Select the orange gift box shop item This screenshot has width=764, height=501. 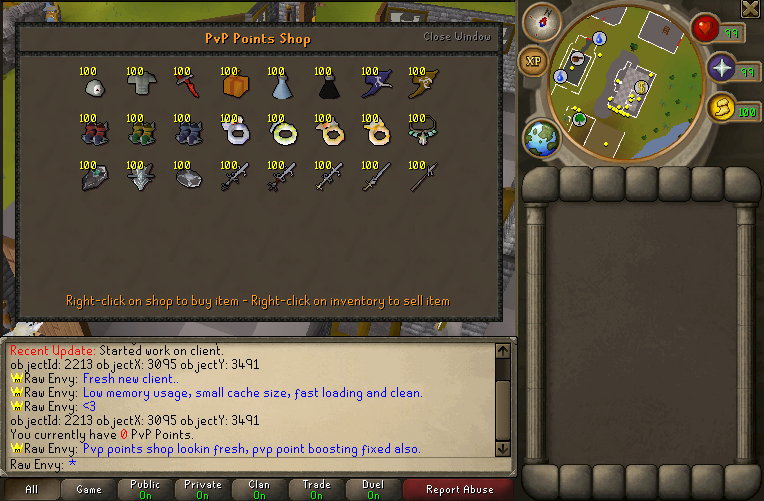pos(233,87)
